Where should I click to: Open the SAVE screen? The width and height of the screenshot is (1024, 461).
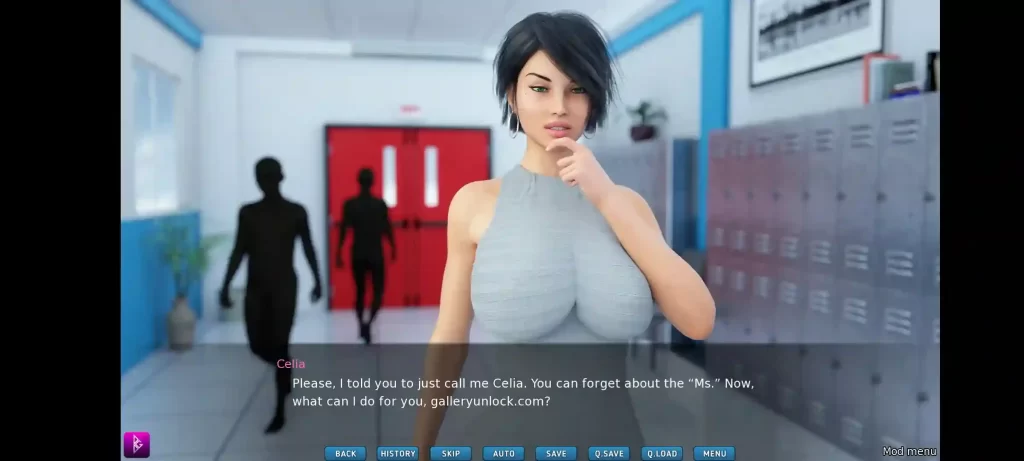click(556, 453)
